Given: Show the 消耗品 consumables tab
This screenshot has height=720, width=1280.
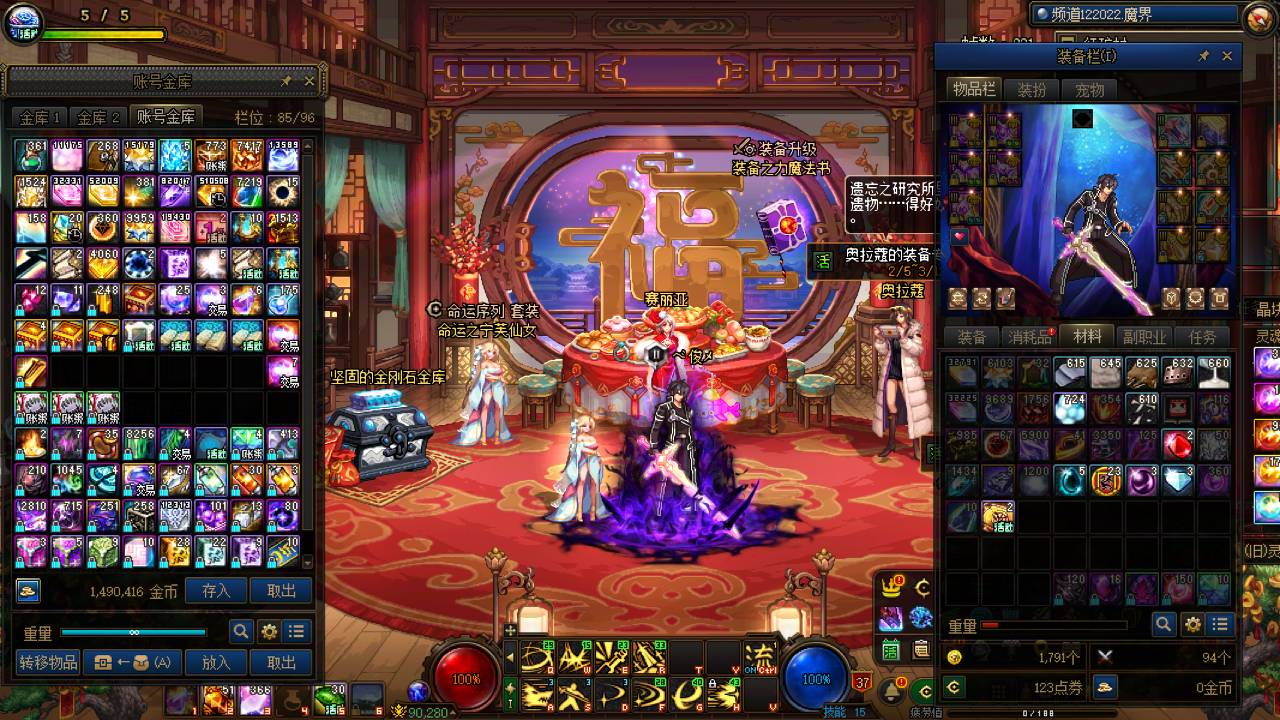Looking at the screenshot, I should click(1029, 337).
